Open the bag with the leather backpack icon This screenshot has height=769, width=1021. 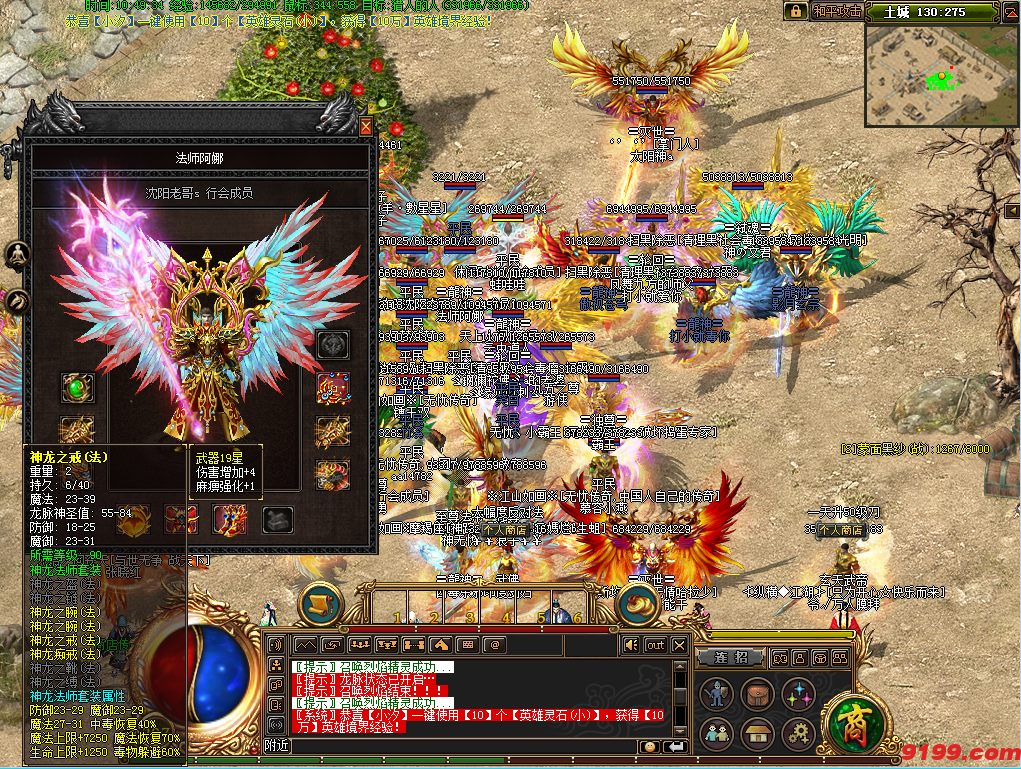(x=756, y=694)
